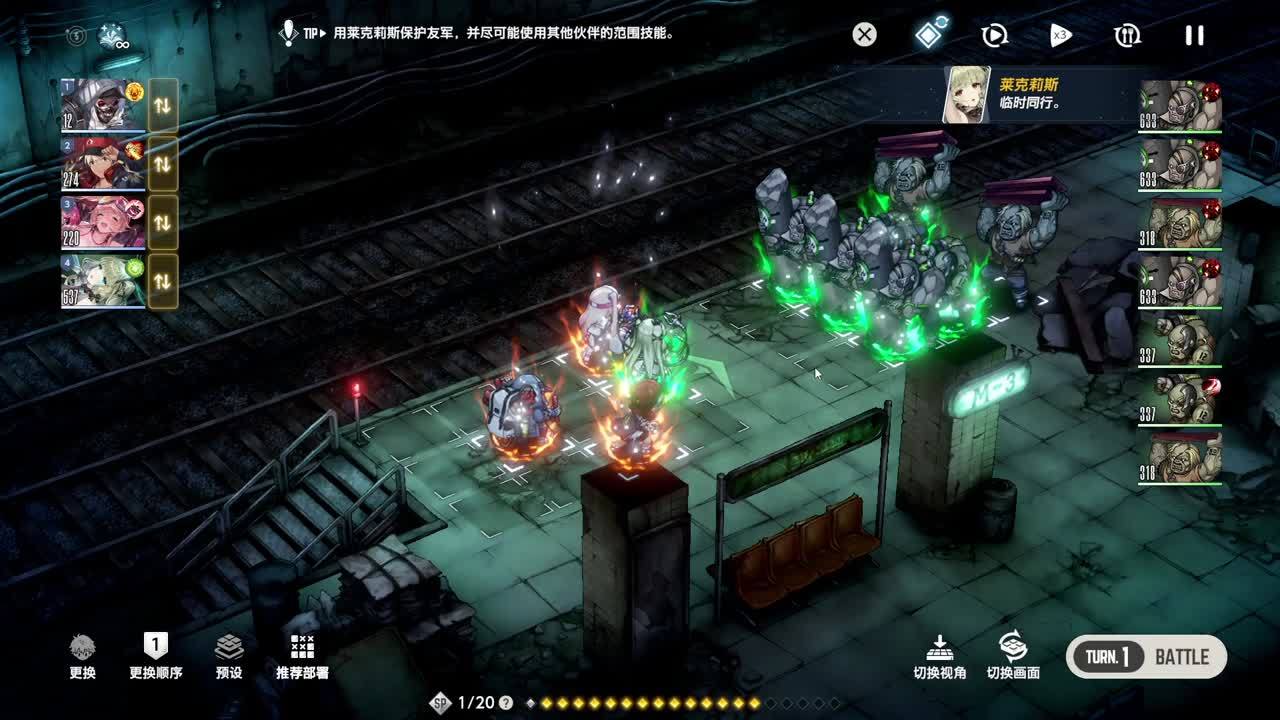The image size is (1280, 720).
Task: Pick the green-haired character portrait
Action: 103,280
